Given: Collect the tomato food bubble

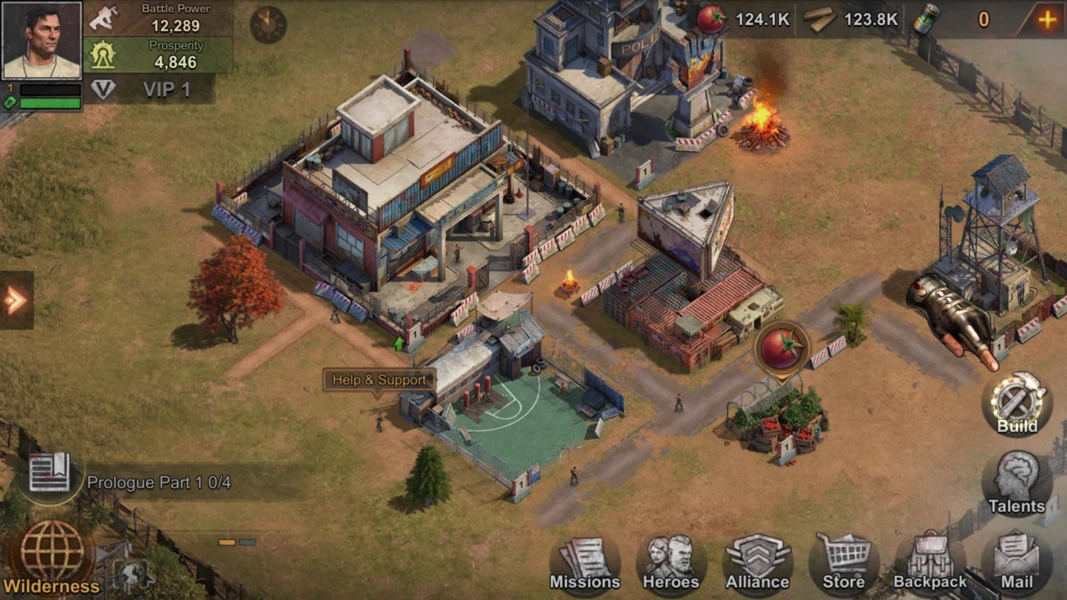Looking at the screenshot, I should pos(782,349).
